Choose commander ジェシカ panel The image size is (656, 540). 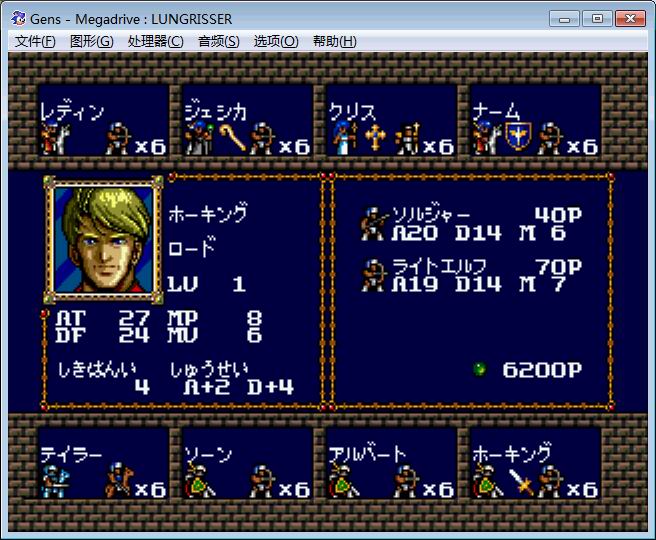click(247, 126)
